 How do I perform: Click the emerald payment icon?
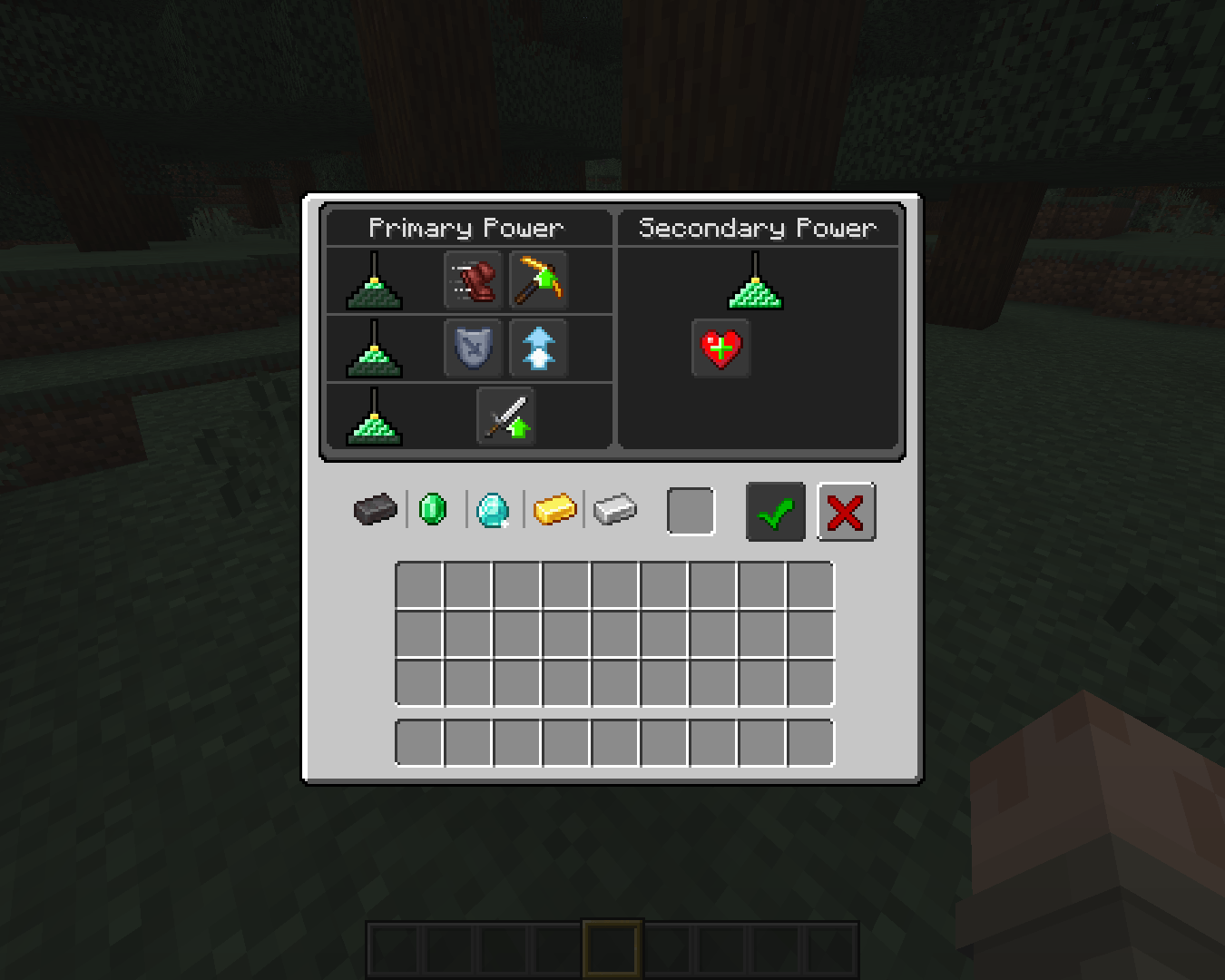point(432,510)
